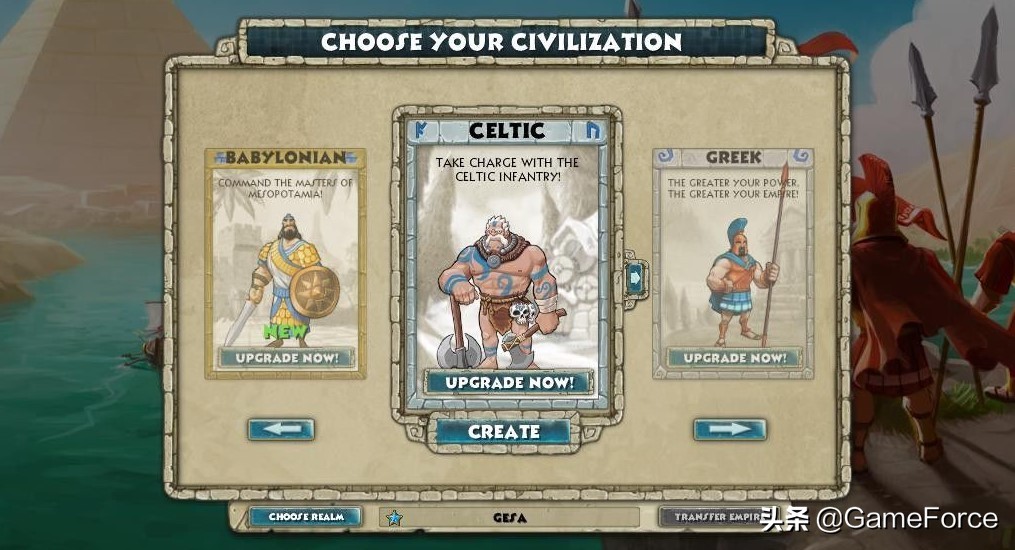Show next civilization with right arrow button
Viewport: 1015px width, 550px height.
(x=730, y=429)
